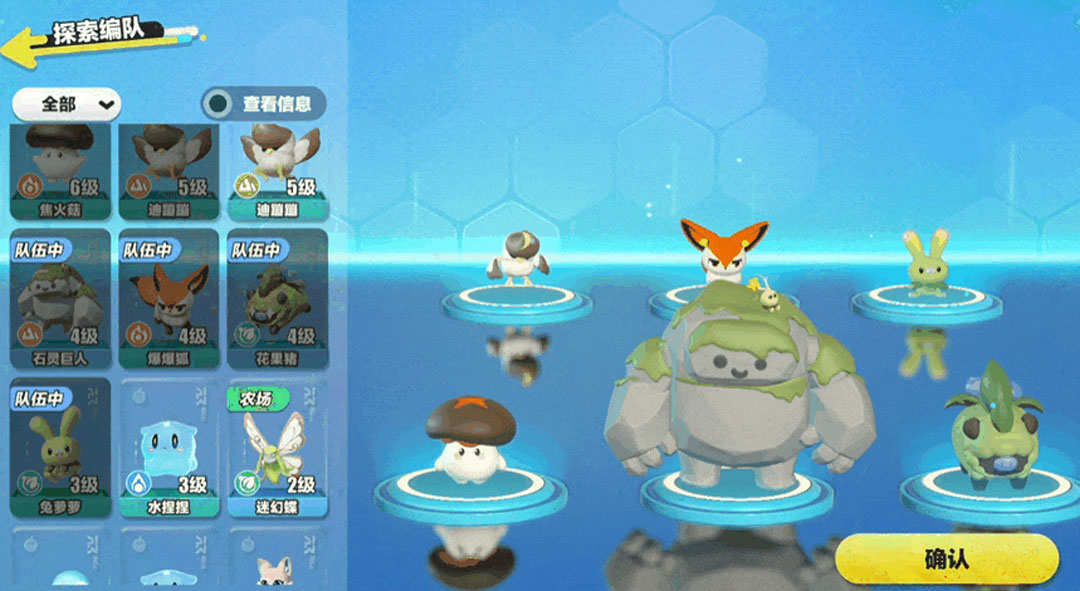
Task: Select the 兔萝萝 creature card
Action: tap(60, 448)
